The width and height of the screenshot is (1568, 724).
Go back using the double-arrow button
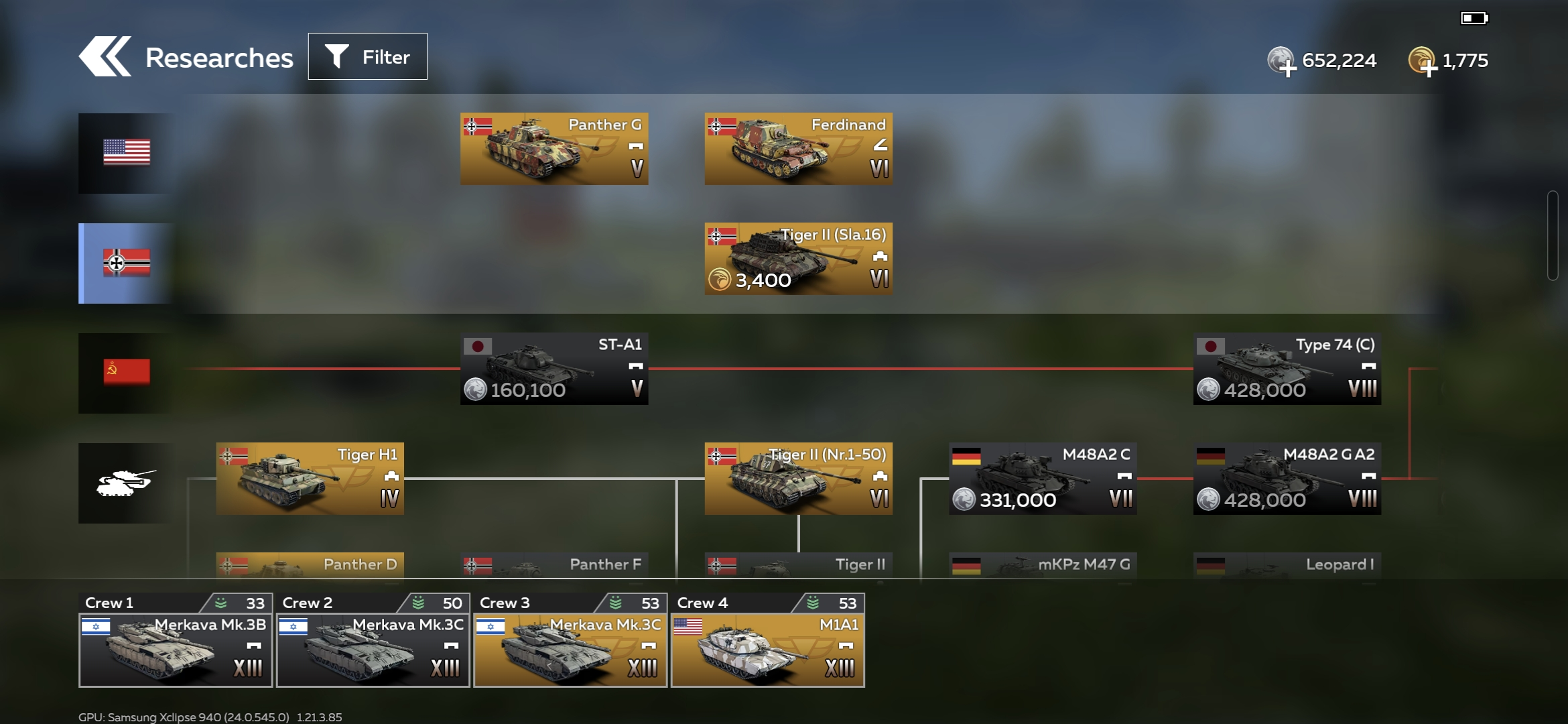click(x=105, y=57)
